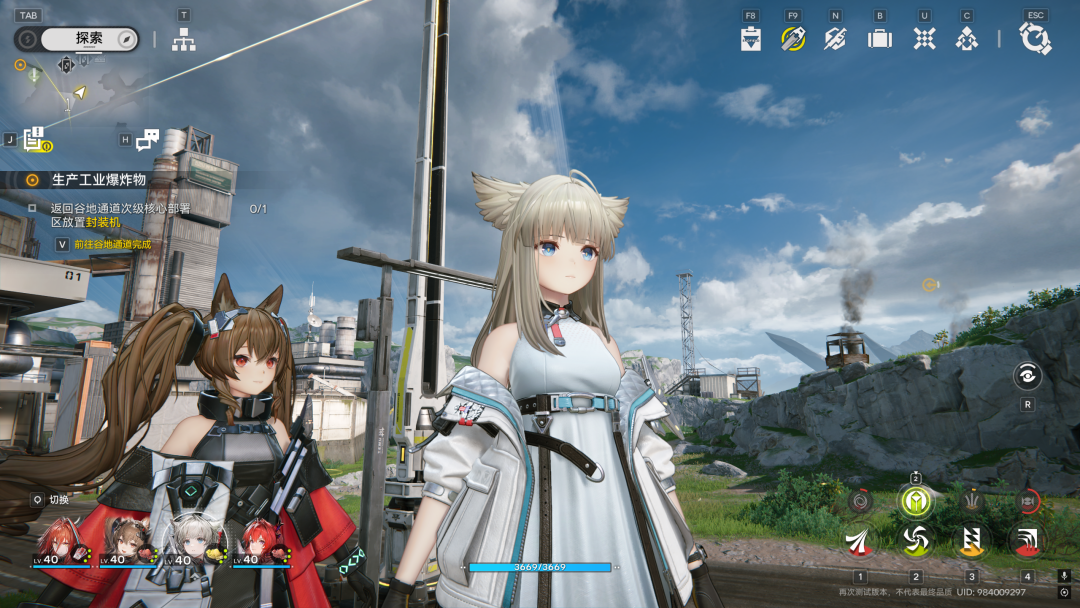Screen dimensions: 1080x608
Task: Open the briefcase backpack inventory
Action: pos(880,39)
